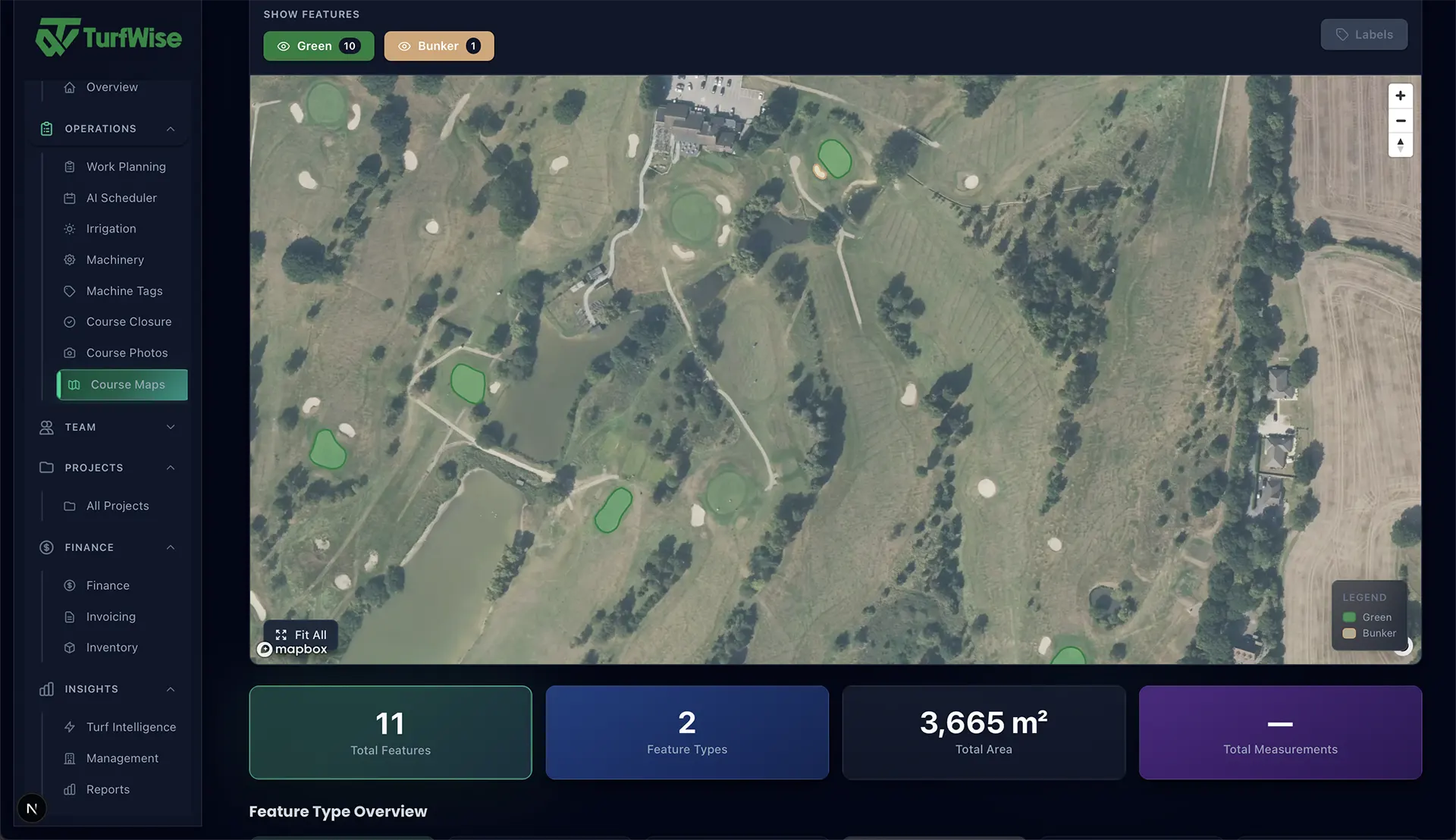Click the Green color swatch in legend
The width and height of the screenshot is (1456, 840).
(x=1349, y=617)
